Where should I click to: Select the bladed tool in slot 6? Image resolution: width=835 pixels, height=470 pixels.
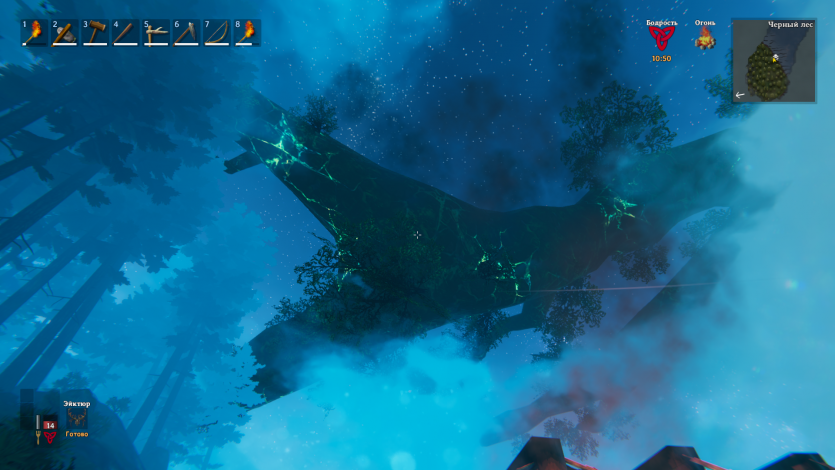pyautogui.click(x=186, y=33)
